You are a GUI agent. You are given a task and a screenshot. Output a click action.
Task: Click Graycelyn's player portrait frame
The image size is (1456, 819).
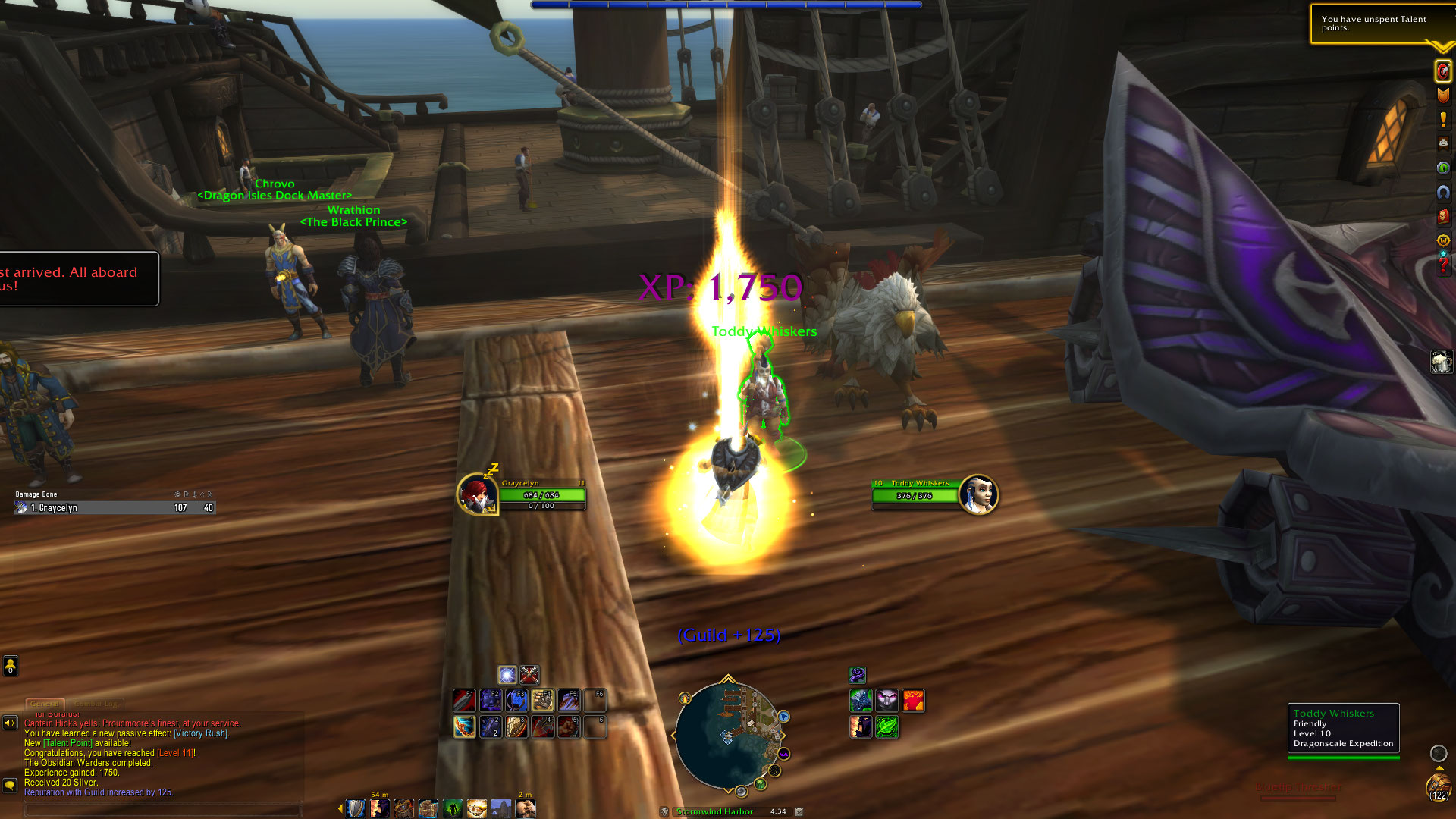(478, 495)
